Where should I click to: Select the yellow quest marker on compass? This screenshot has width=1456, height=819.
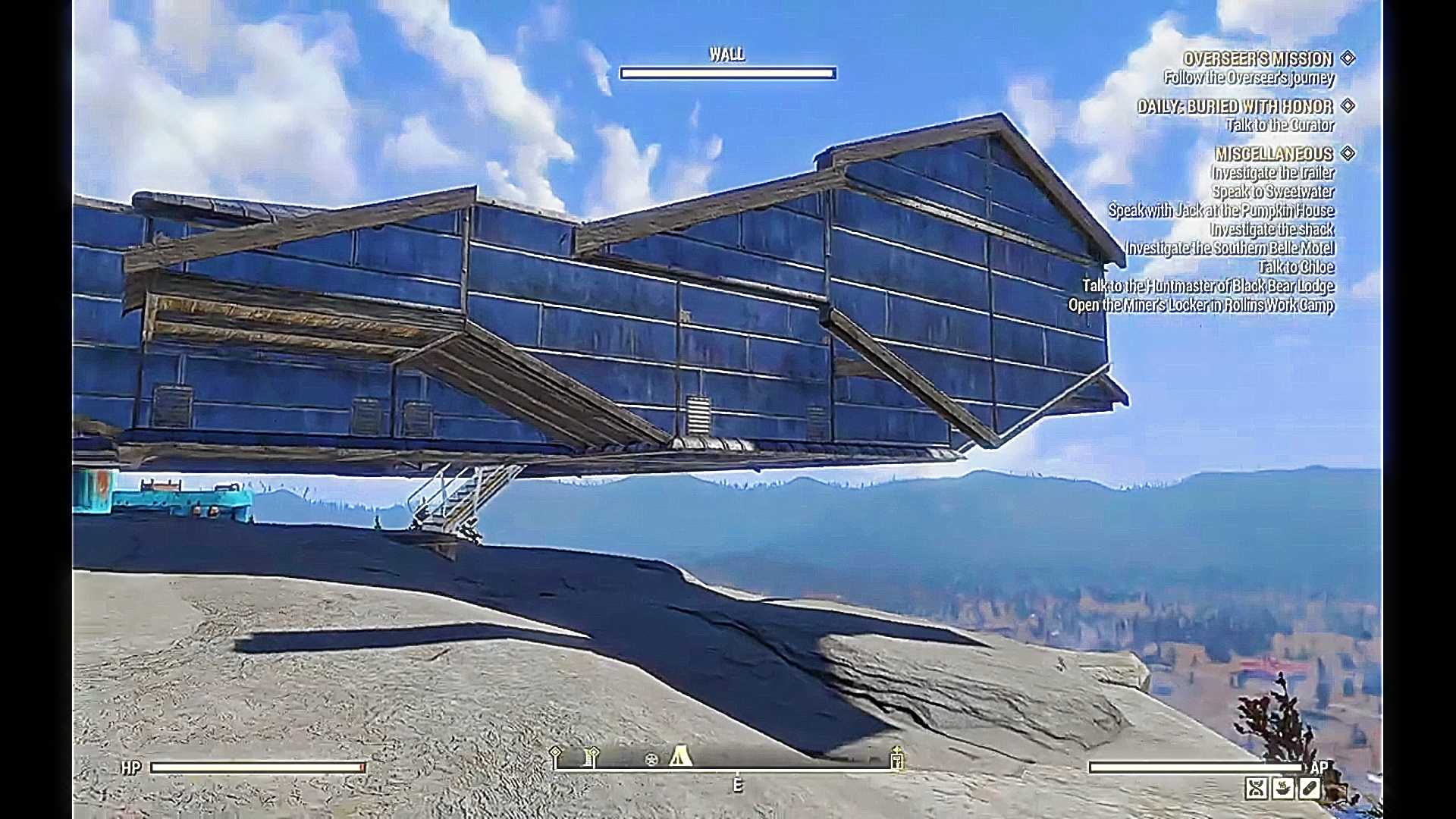896,758
